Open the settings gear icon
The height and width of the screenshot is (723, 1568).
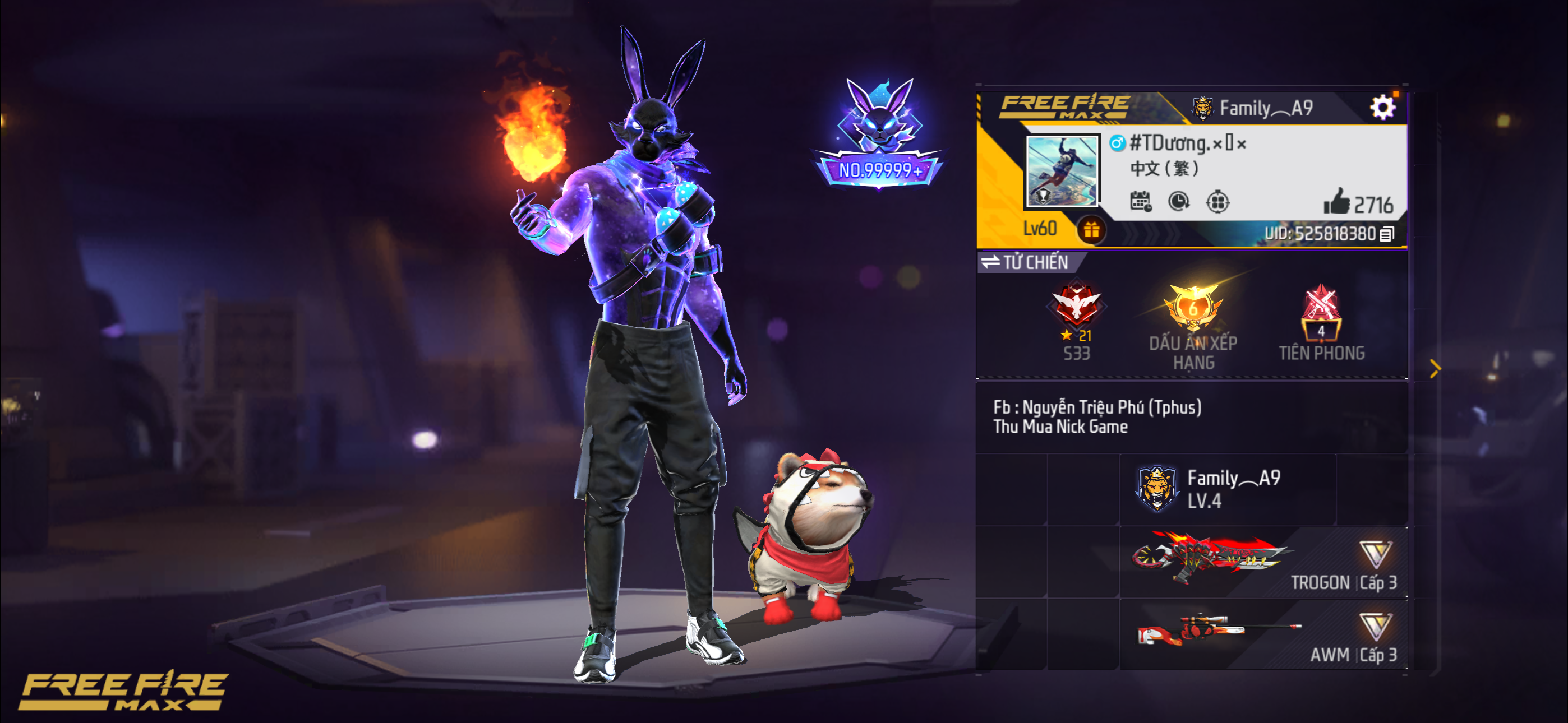tap(1383, 106)
